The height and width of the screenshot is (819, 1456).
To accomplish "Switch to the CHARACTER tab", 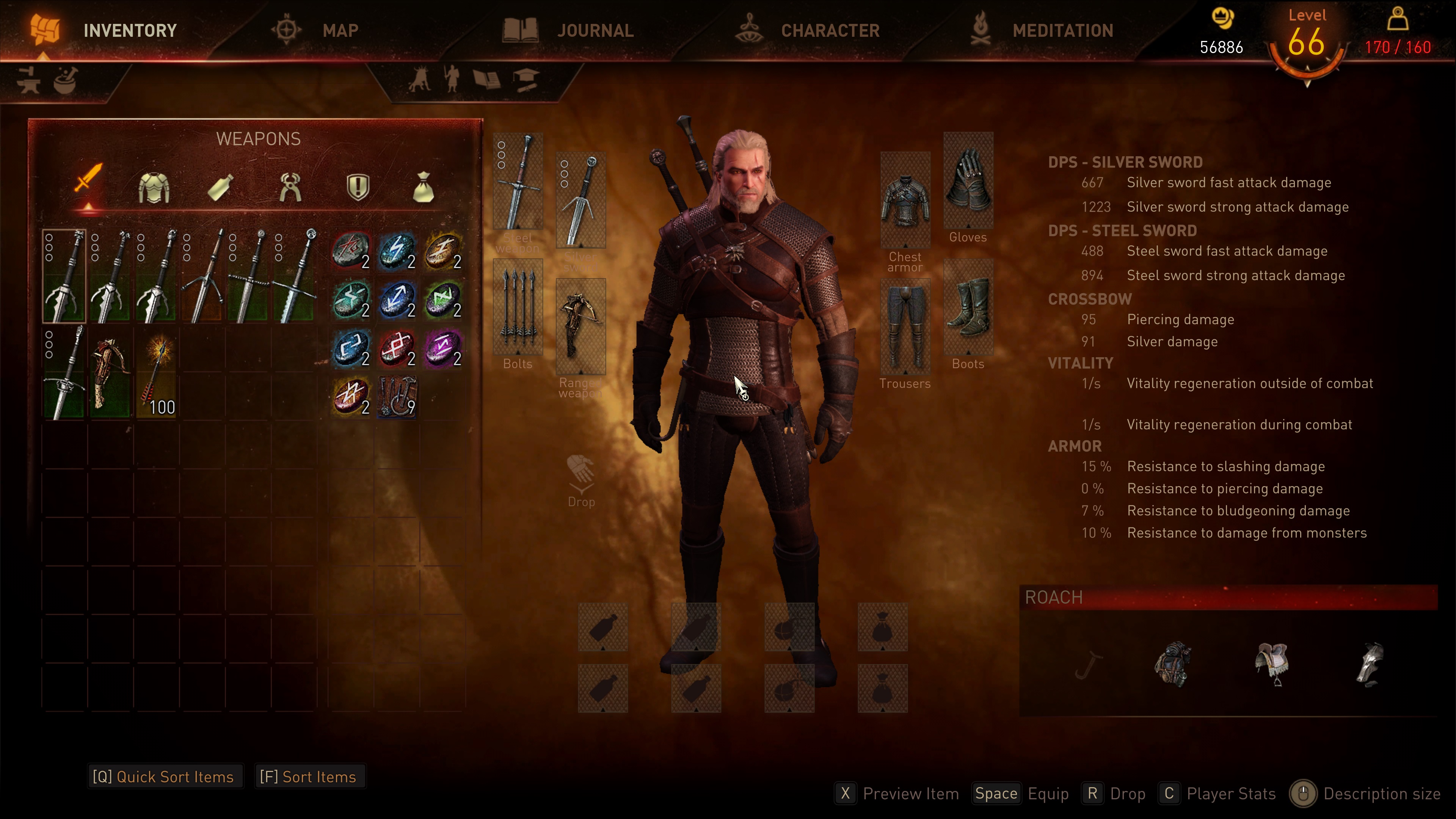I will pyautogui.click(x=830, y=30).
